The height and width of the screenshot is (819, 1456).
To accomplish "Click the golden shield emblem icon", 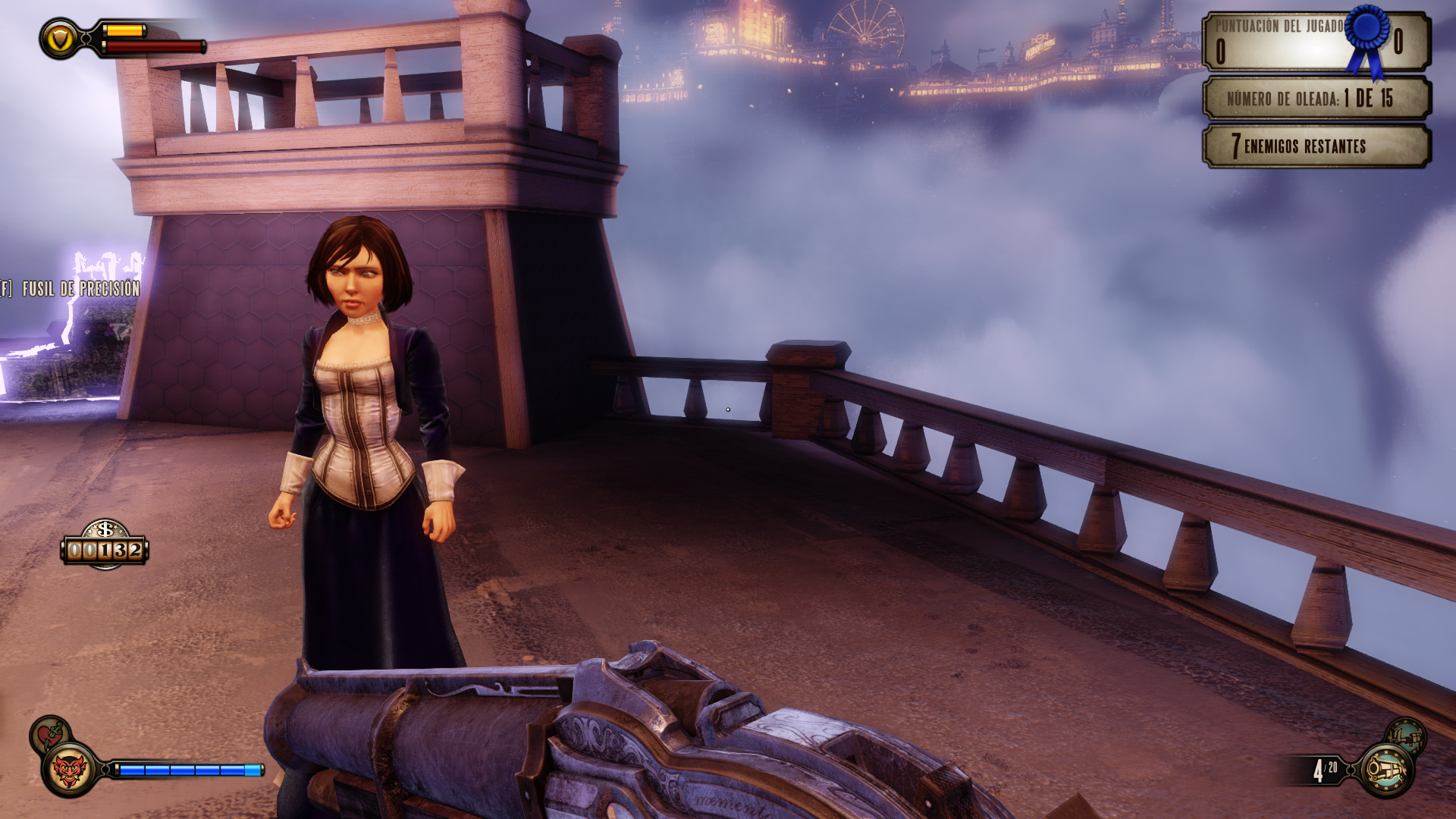I will 60,39.
